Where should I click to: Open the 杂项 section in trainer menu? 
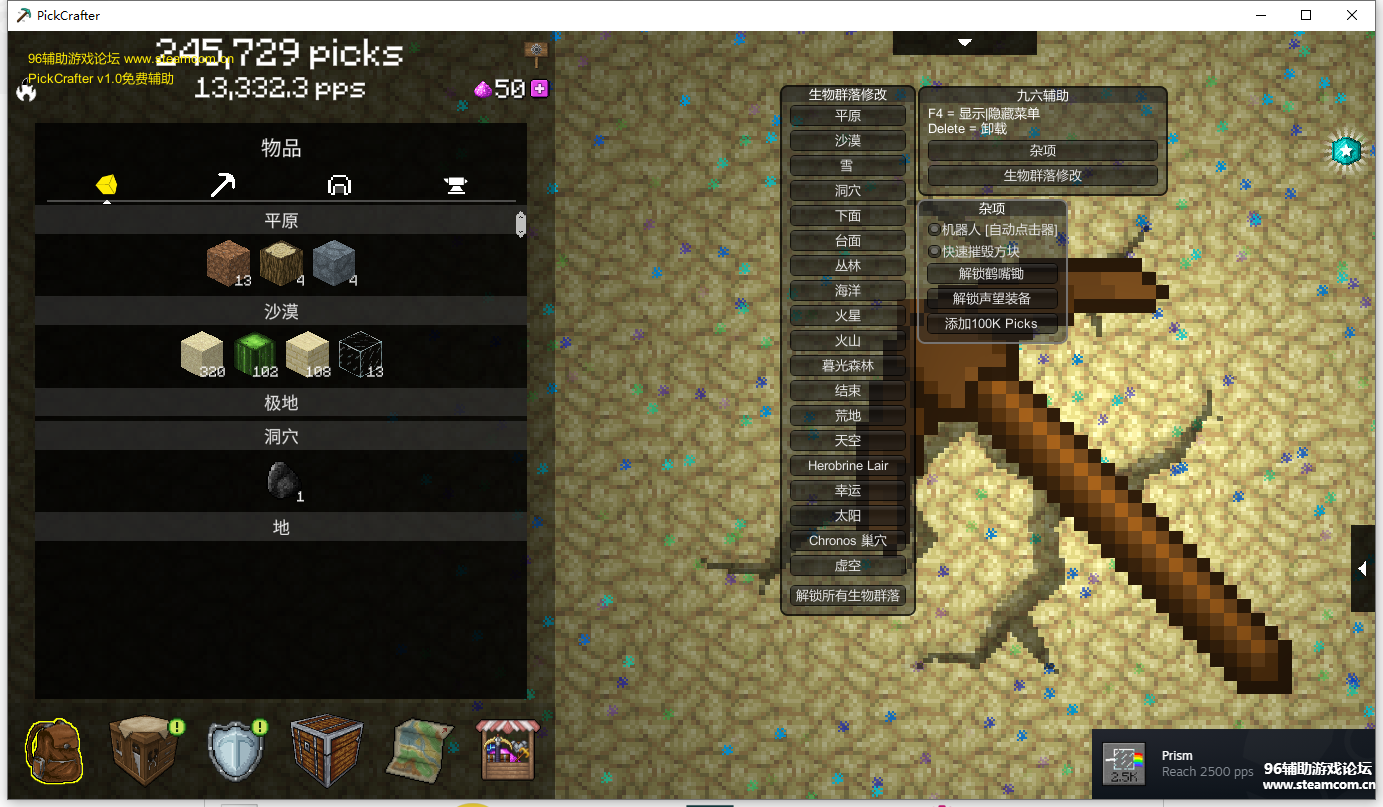(1042, 151)
